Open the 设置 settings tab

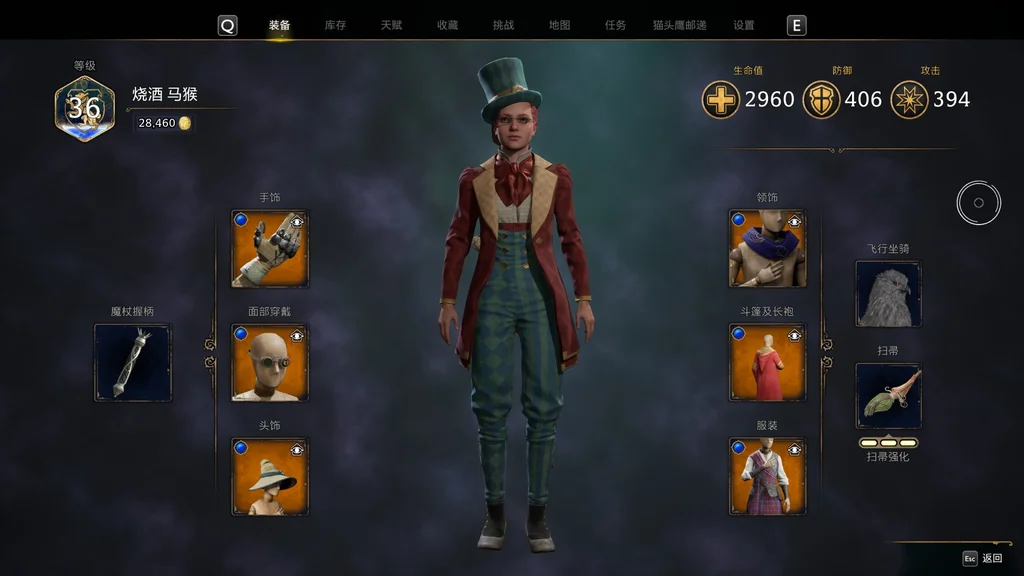pos(743,25)
